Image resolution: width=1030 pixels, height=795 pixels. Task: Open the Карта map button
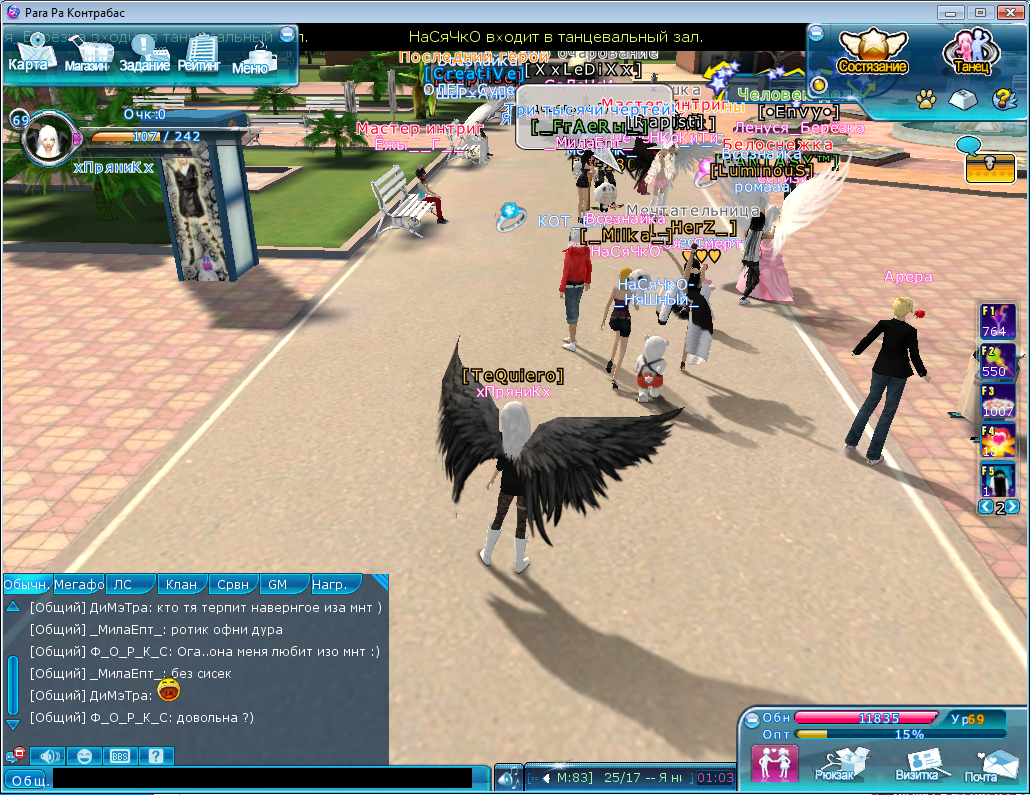pos(30,54)
